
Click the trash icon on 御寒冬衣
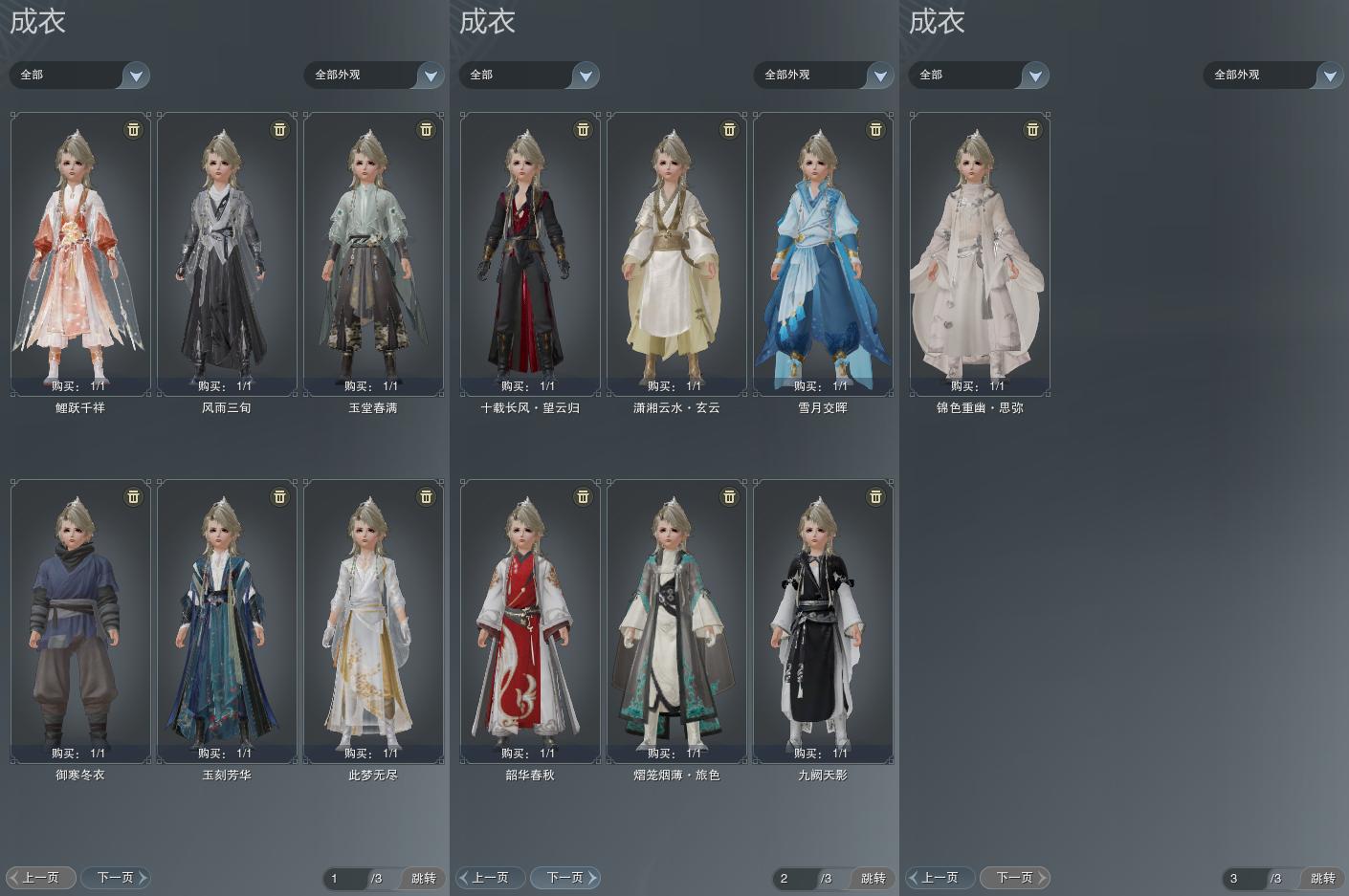click(134, 496)
